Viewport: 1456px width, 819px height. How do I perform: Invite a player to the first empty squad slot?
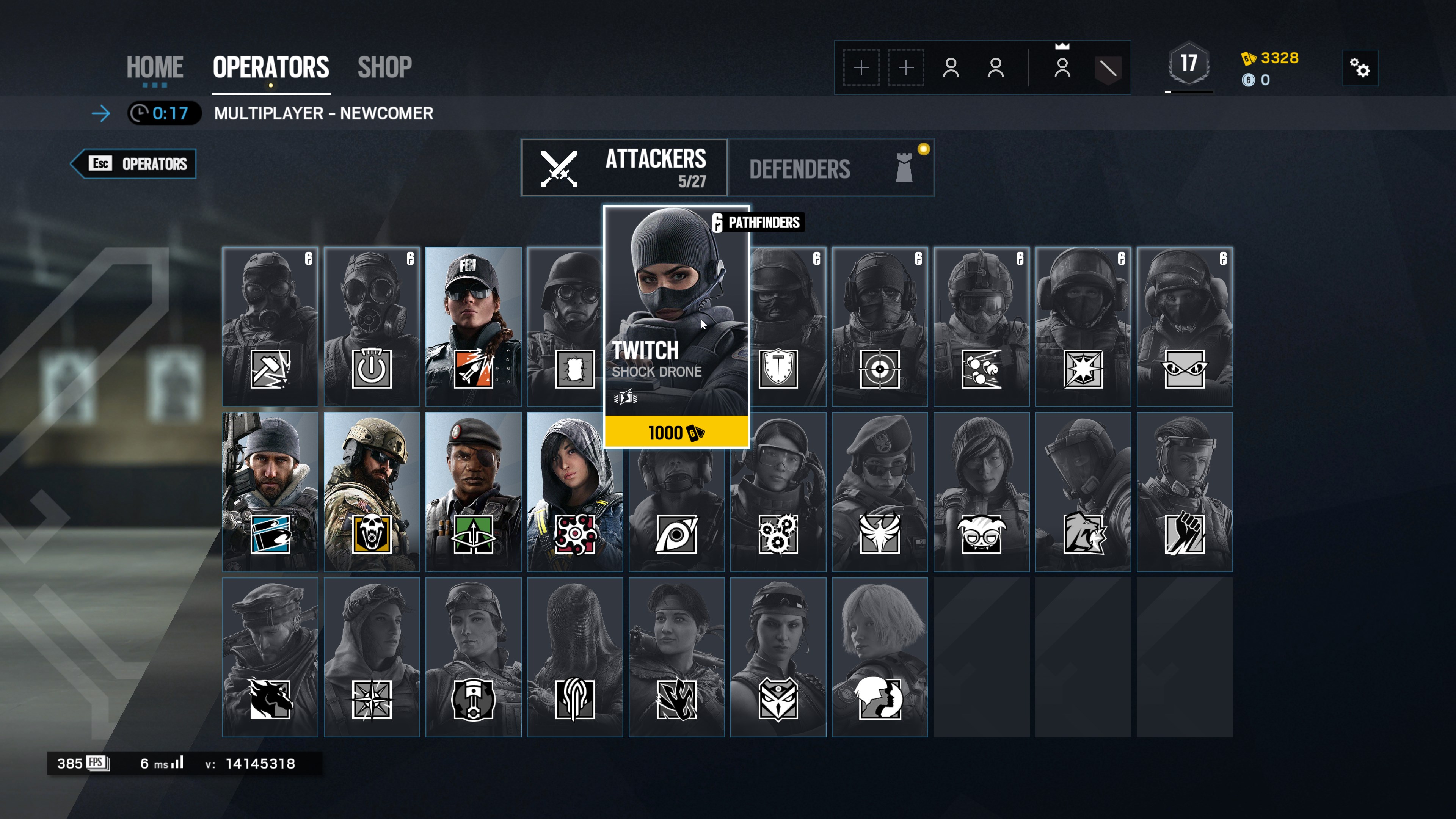pos(861,68)
